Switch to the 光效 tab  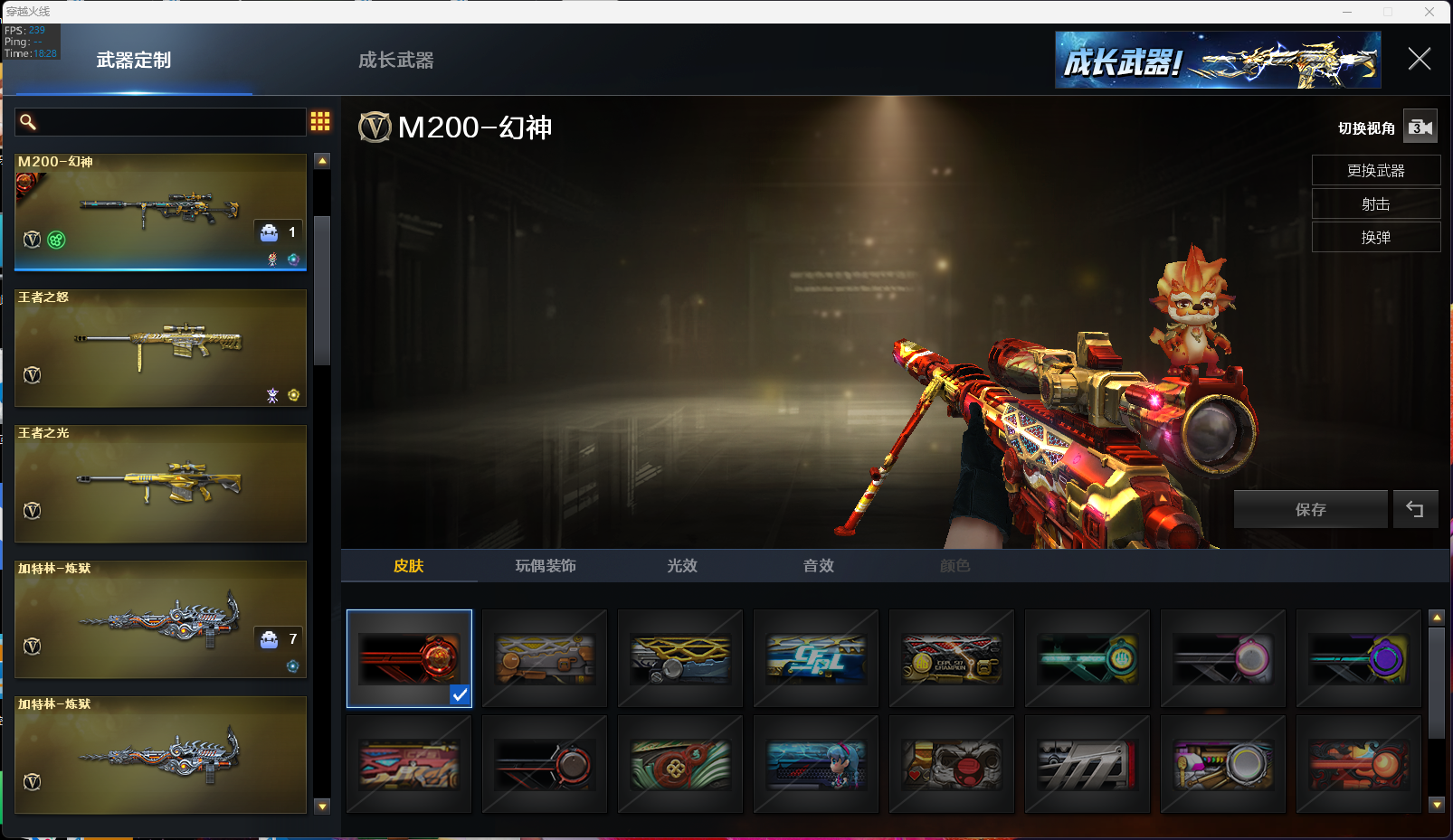[x=682, y=566]
